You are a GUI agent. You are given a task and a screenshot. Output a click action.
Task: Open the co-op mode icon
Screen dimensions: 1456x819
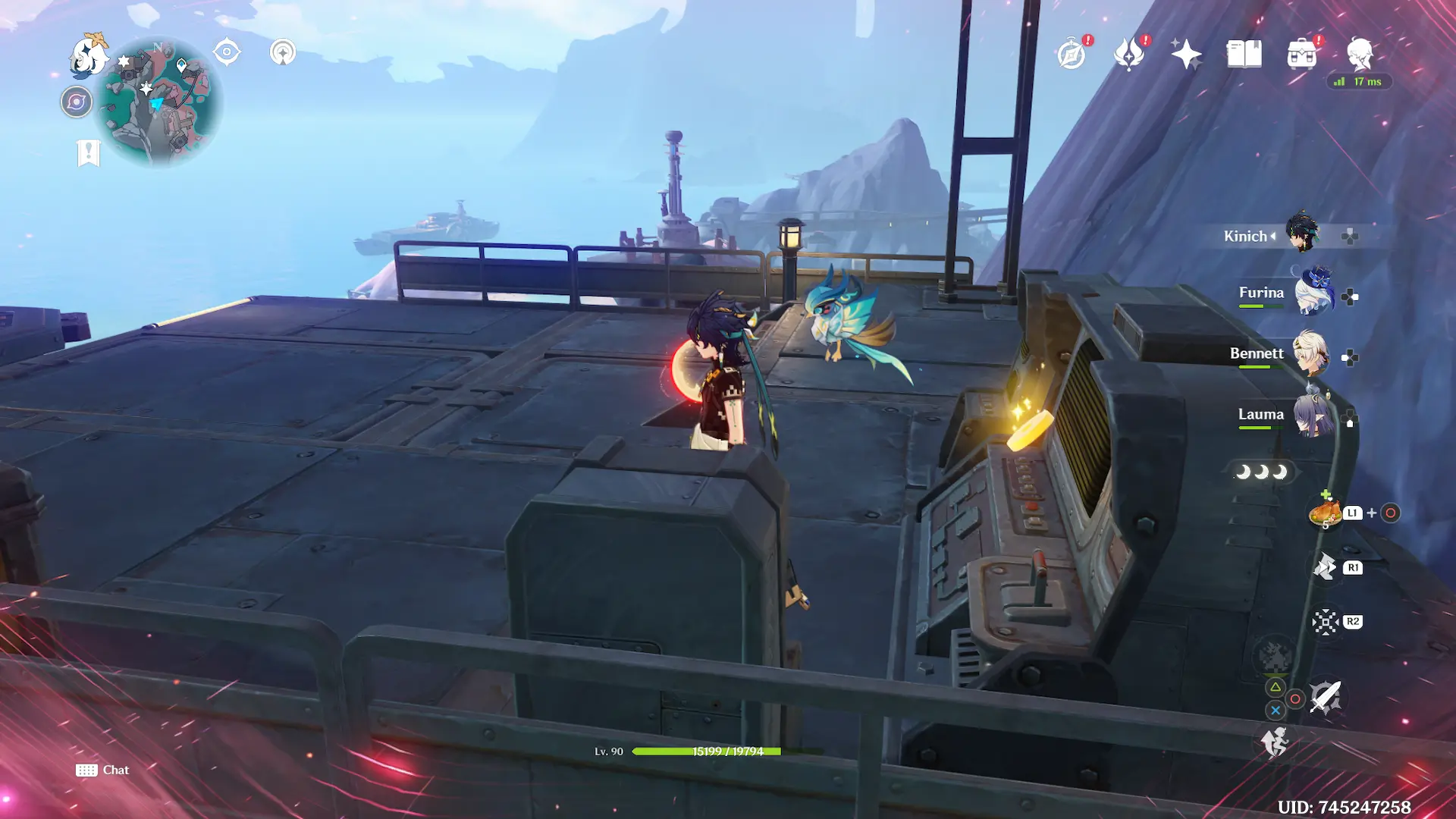[283, 52]
